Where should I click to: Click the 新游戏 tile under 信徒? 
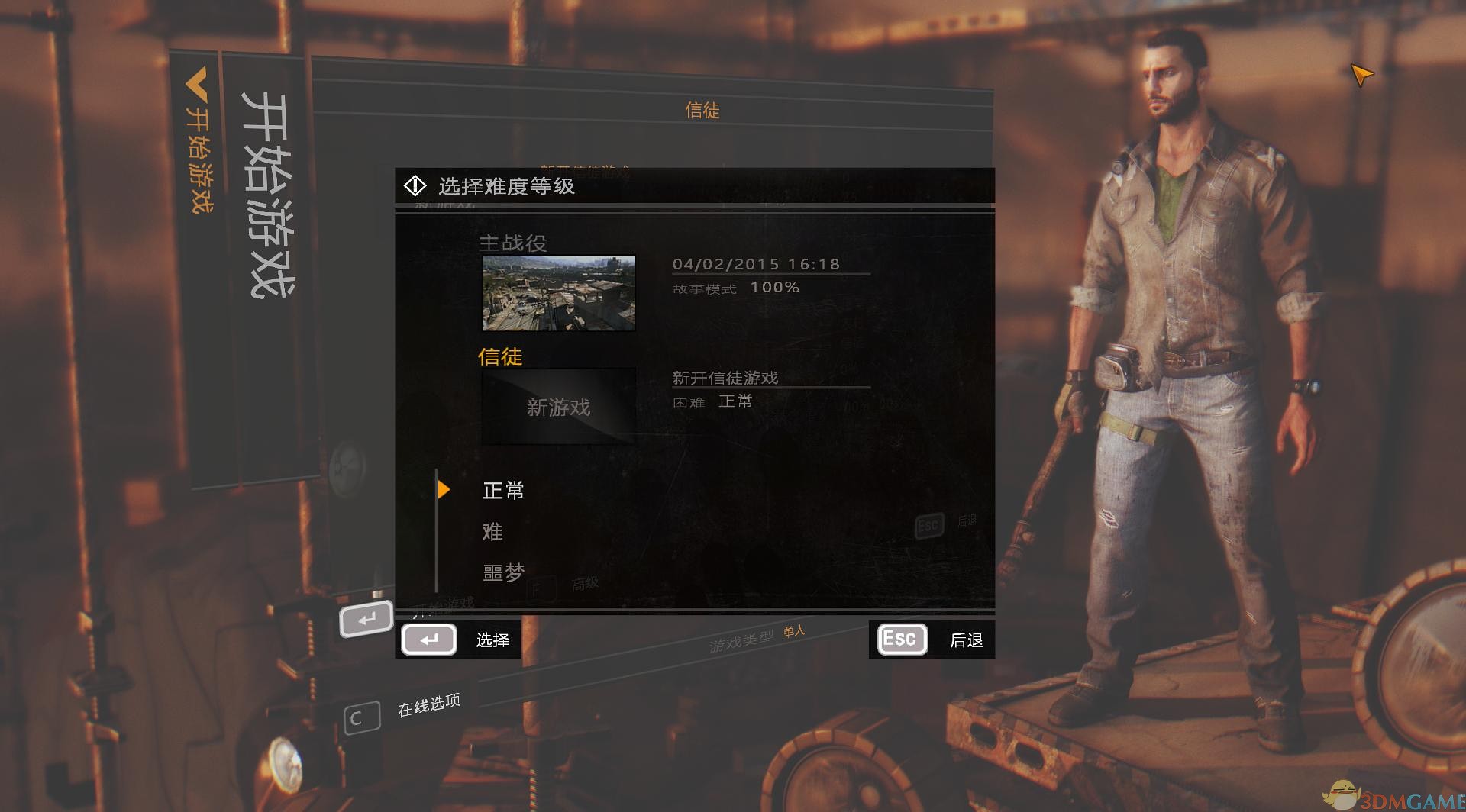pos(558,407)
